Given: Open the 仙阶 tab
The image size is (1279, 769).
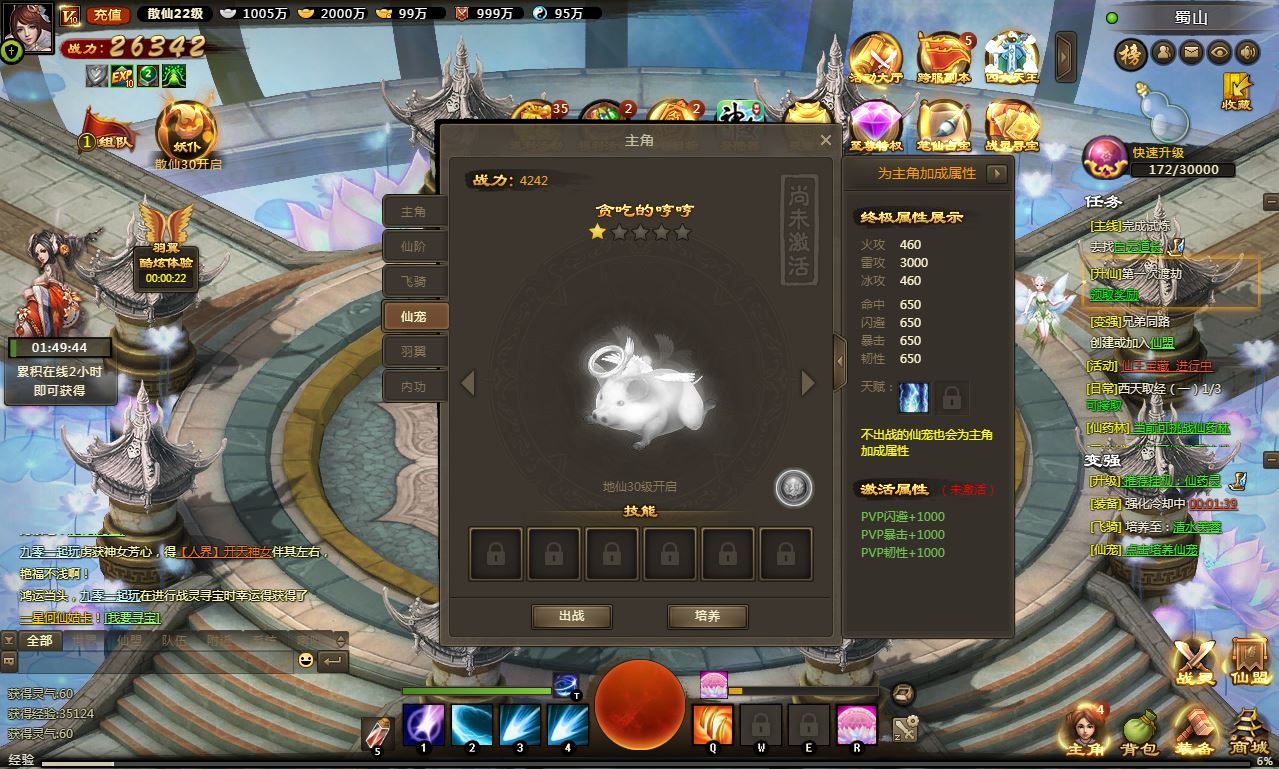Looking at the screenshot, I should pos(414,246).
